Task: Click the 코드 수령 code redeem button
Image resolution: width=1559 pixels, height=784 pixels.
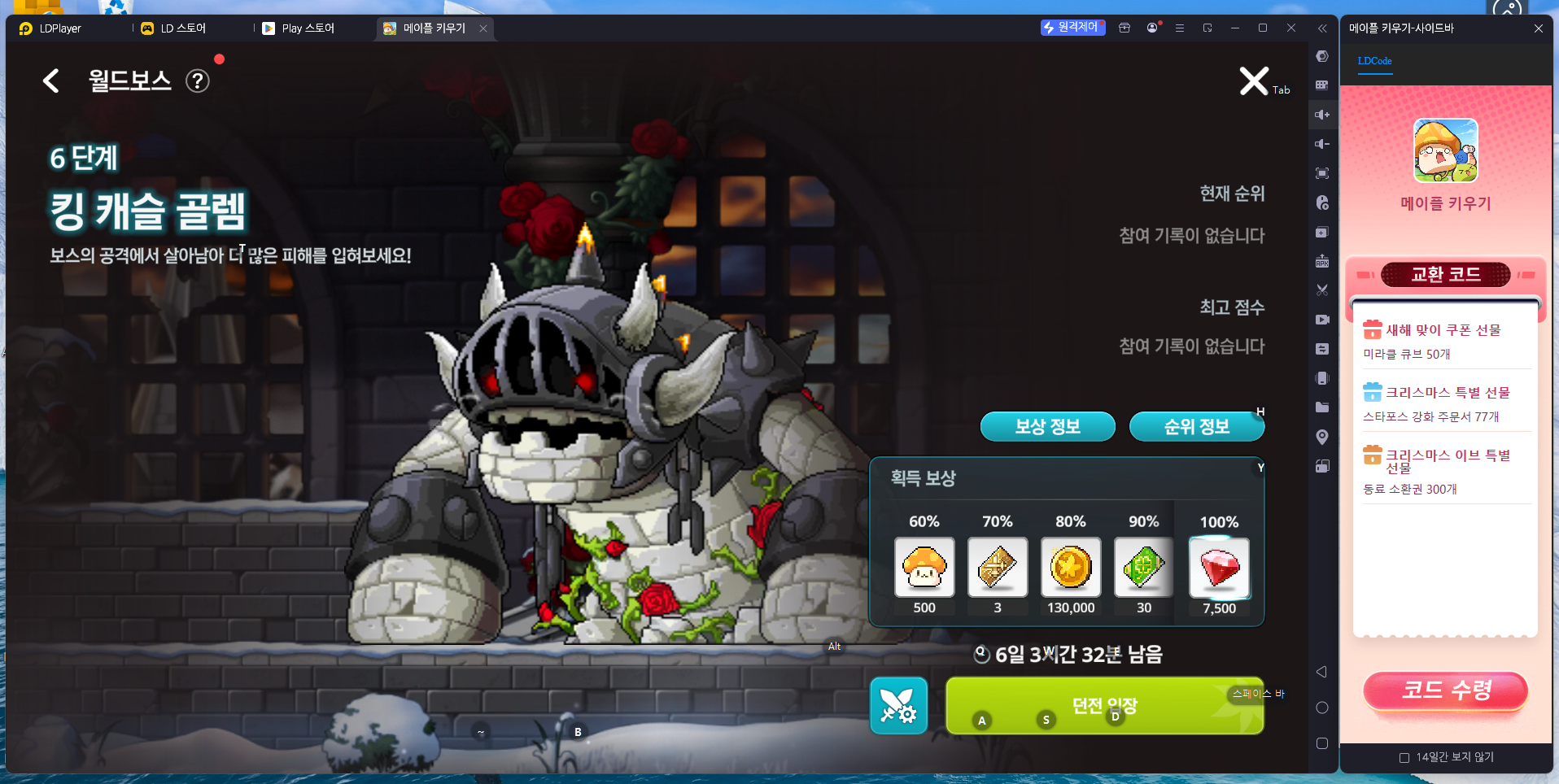Action: coord(1445,690)
